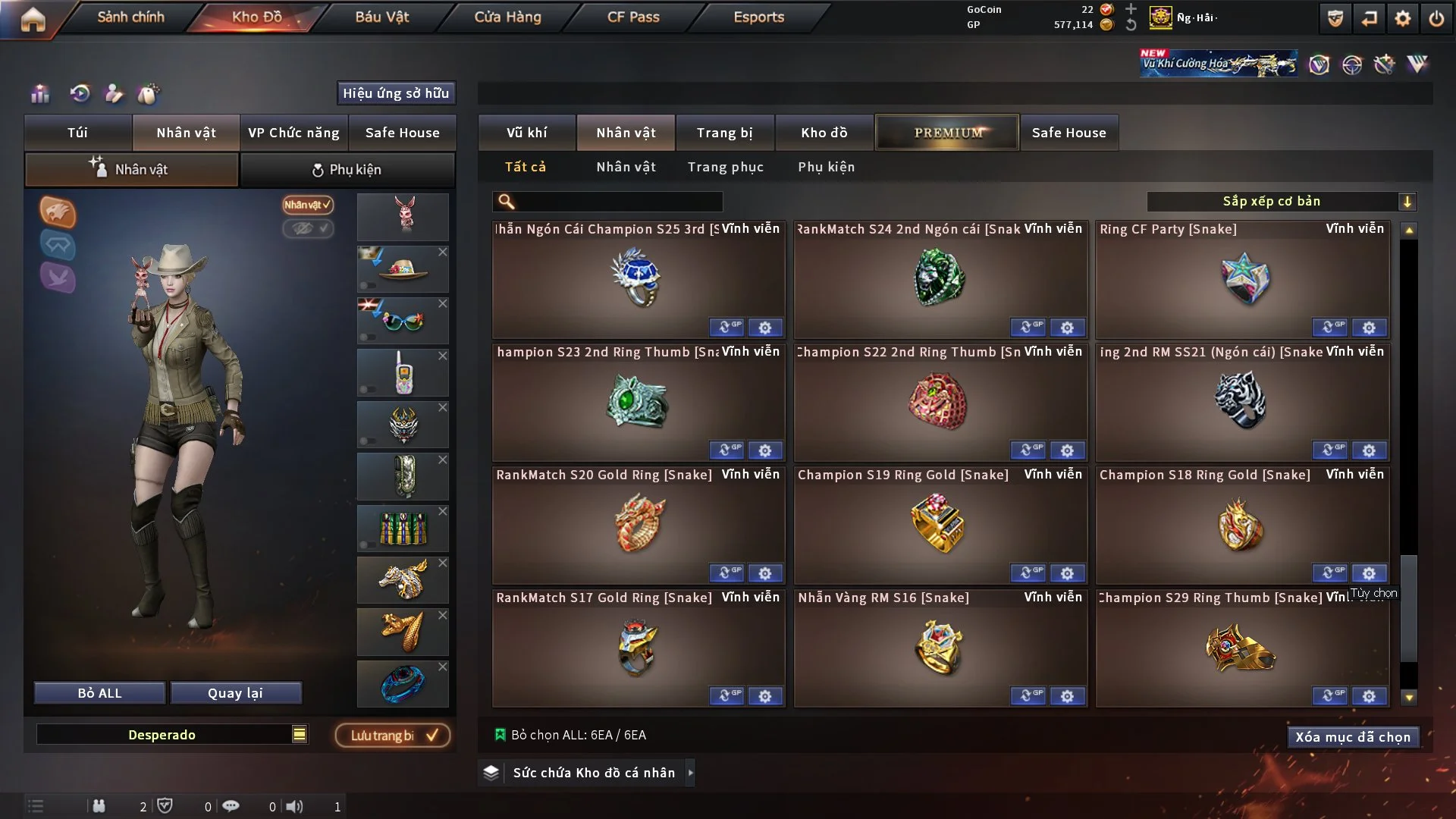Choose the Champion S19 Ring Gold item
The height and width of the screenshot is (819, 1456).
pyautogui.click(x=940, y=525)
